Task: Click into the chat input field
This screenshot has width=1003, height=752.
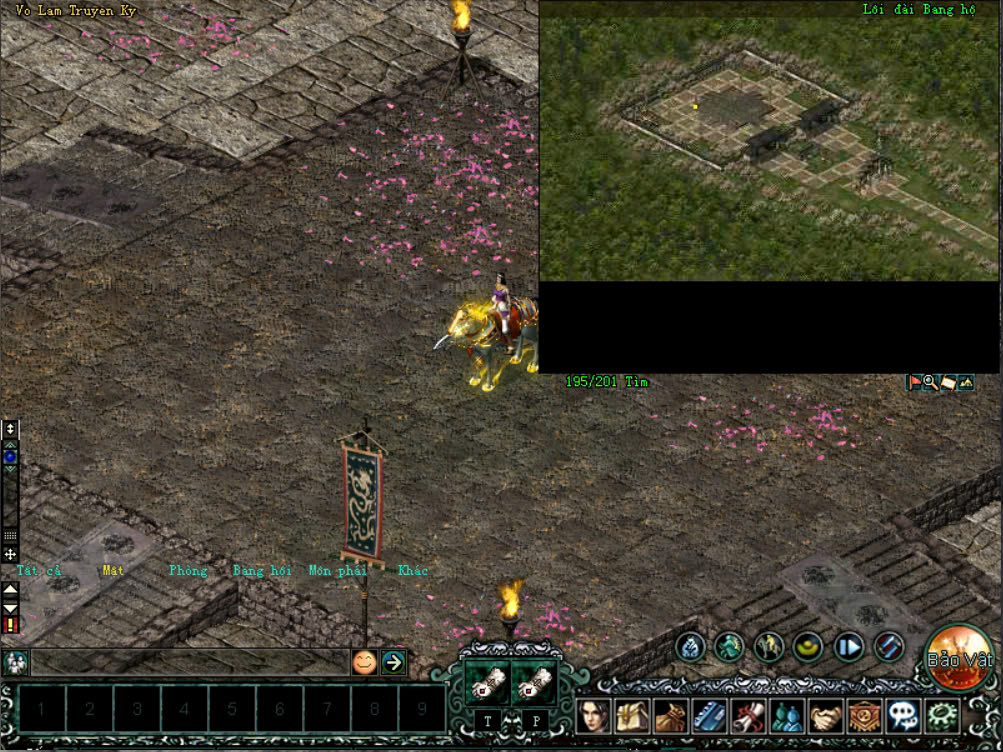Action: (x=190, y=662)
